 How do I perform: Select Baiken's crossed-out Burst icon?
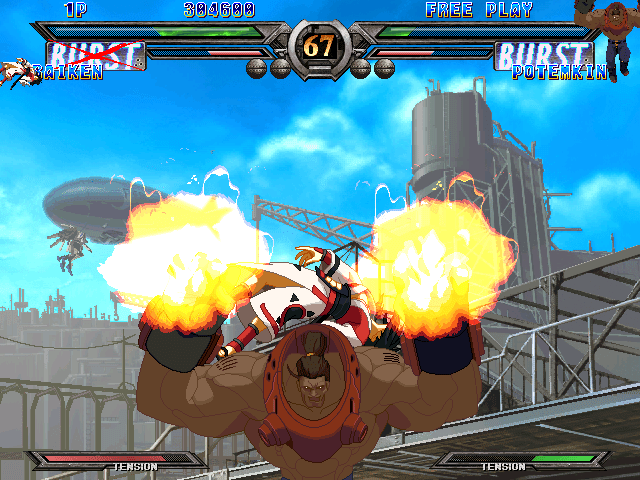(x=96, y=55)
